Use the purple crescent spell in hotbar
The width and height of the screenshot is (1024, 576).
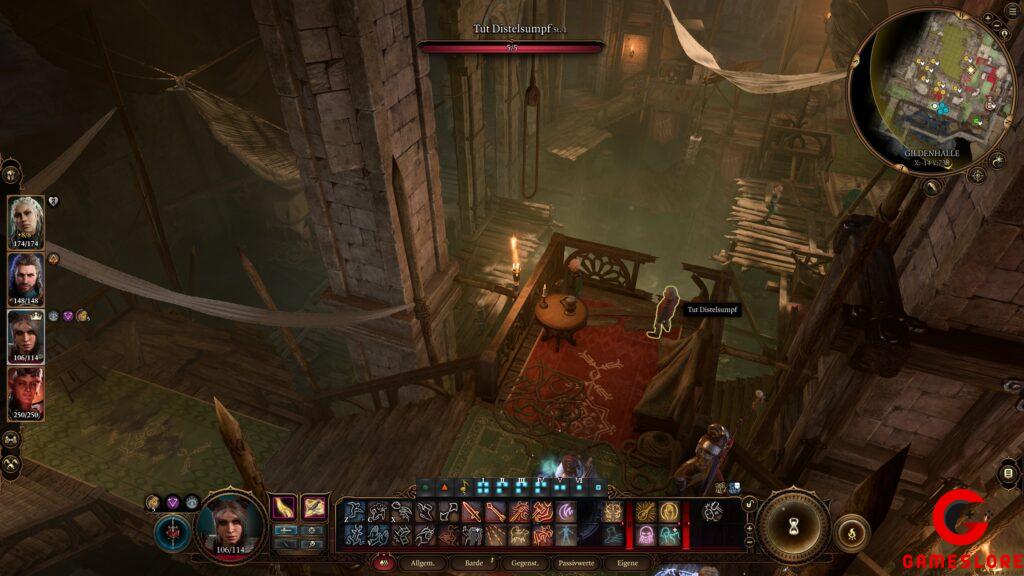point(565,512)
